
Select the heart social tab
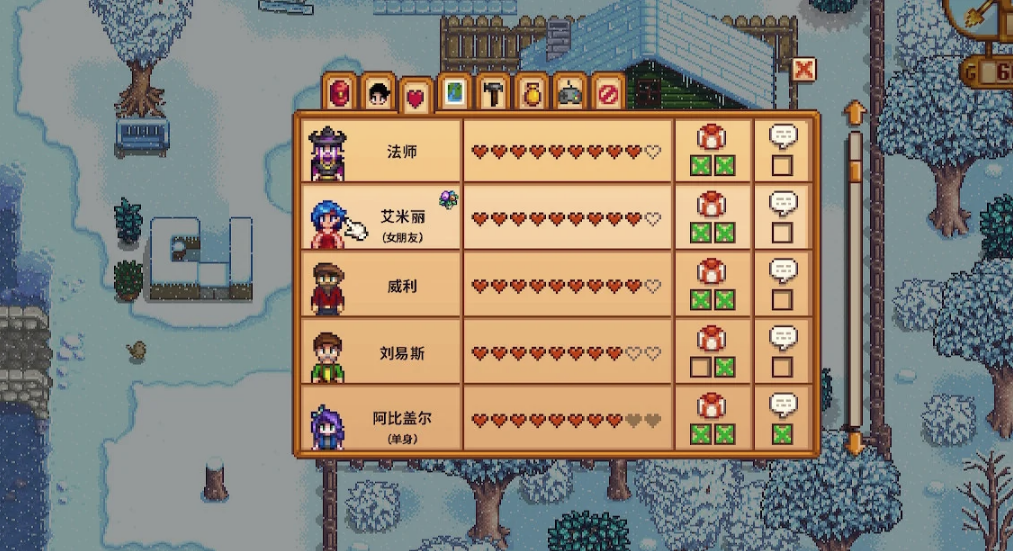coord(415,96)
